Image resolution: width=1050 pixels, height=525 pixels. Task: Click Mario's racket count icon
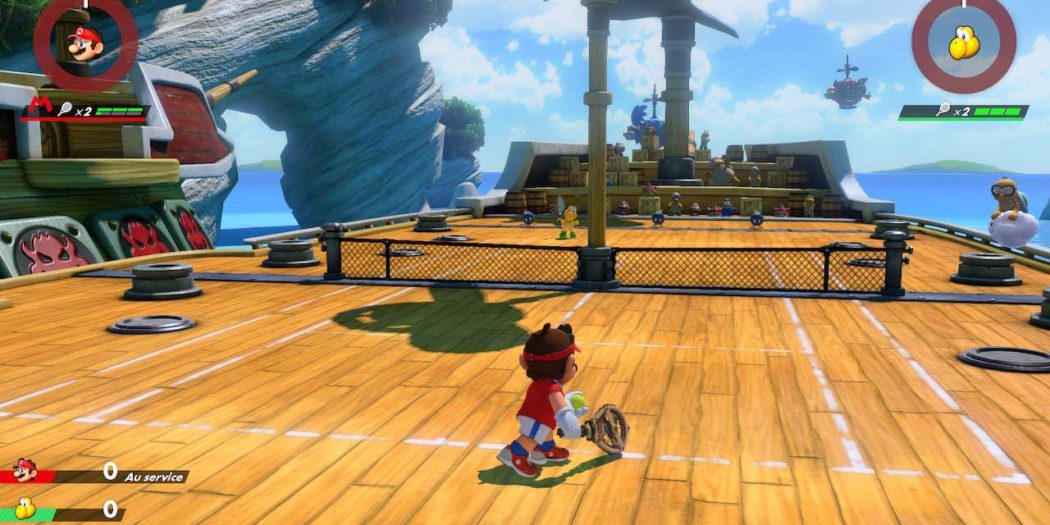point(65,111)
